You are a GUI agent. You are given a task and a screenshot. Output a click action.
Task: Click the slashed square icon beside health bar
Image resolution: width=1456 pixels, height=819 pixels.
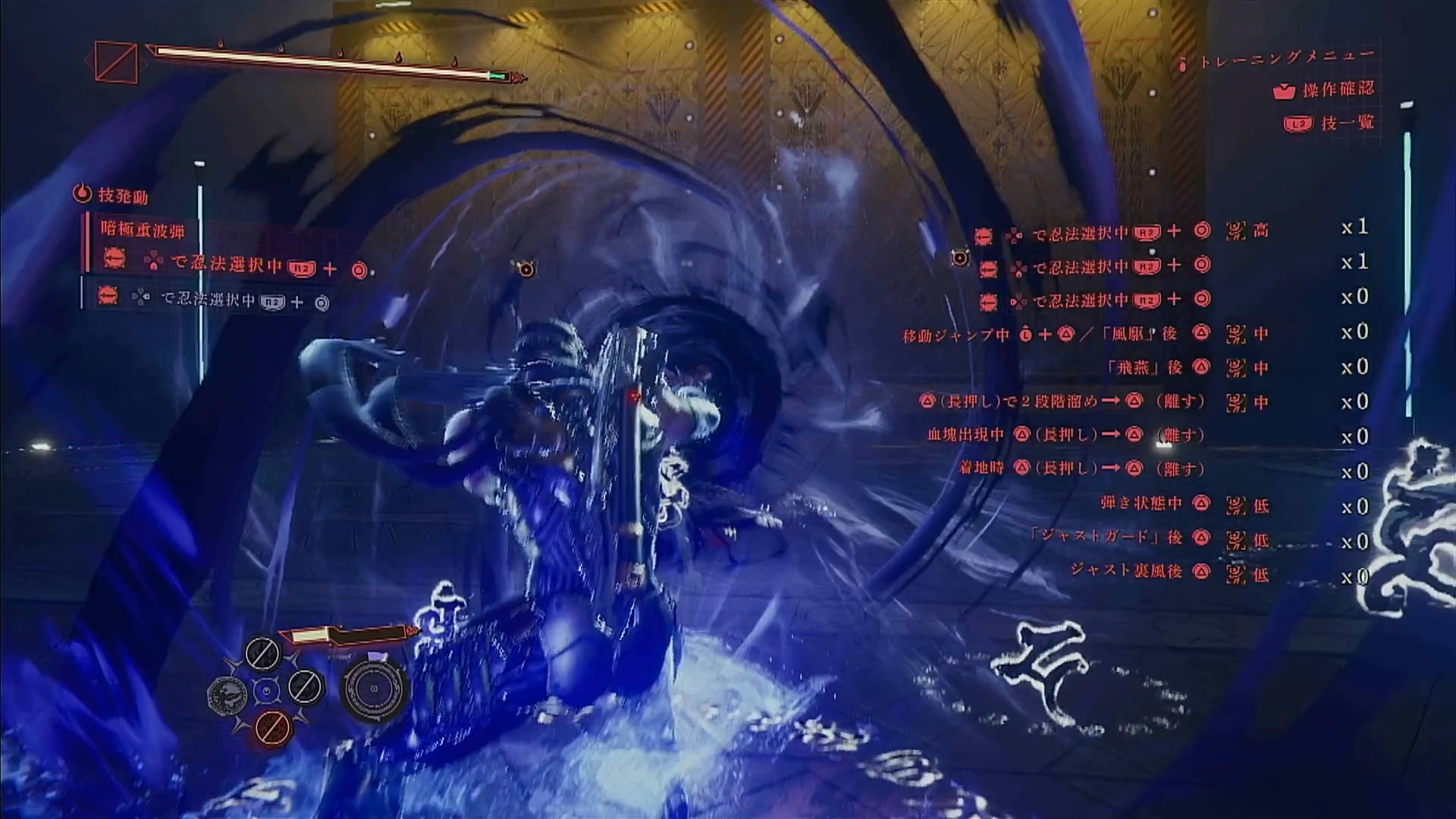tap(116, 62)
